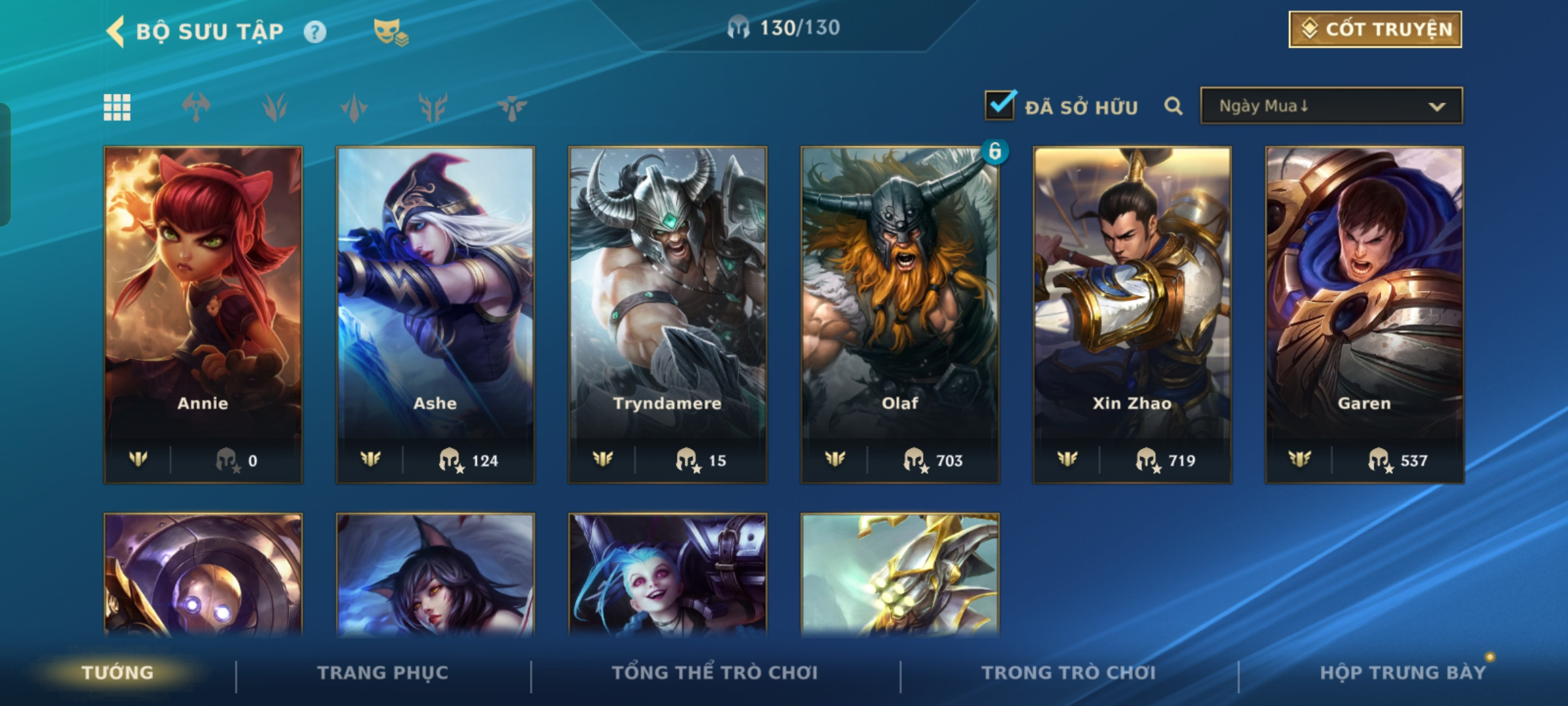Toggle the Đã Sở Hữu checkbox
The height and width of the screenshot is (706, 1568).
click(x=1000, y=105)
